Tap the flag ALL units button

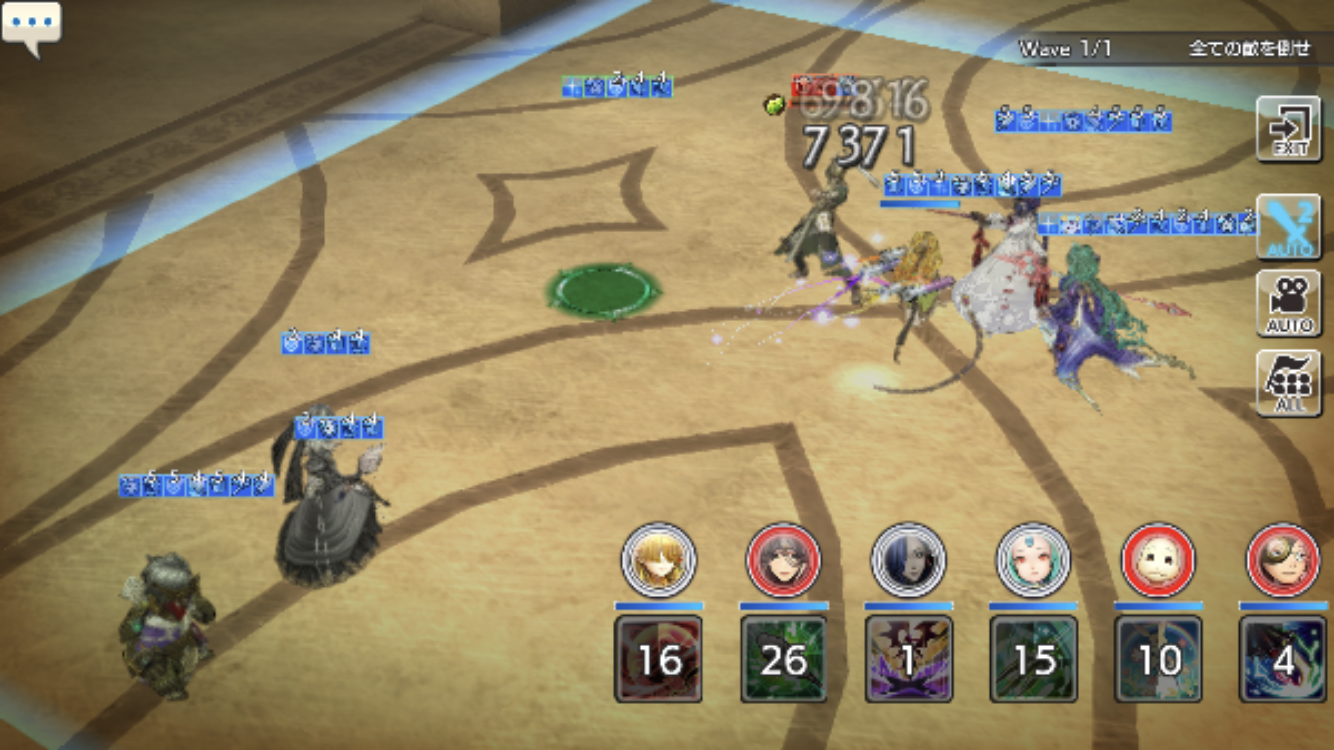1288,382
